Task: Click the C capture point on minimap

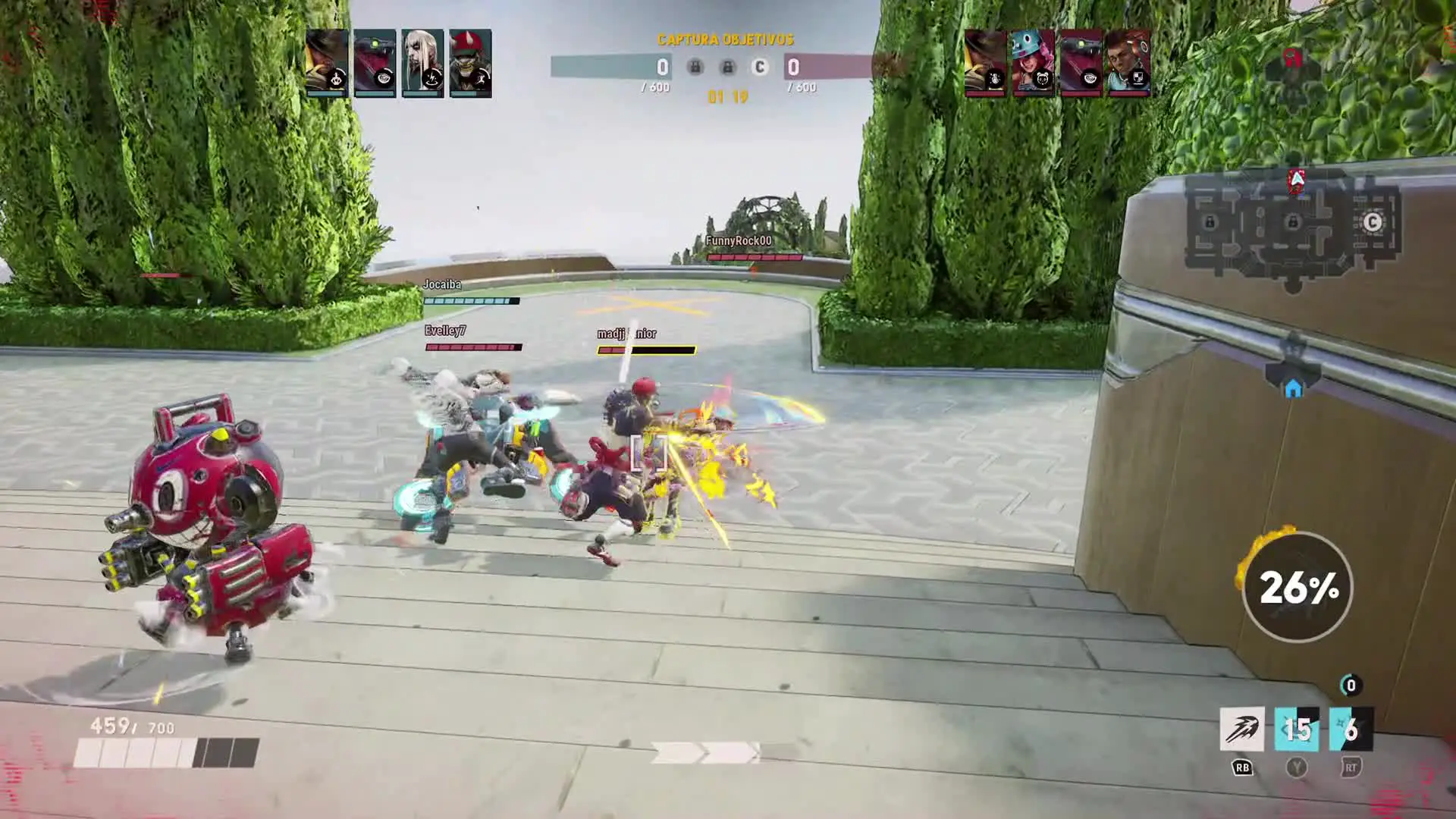Action: click(x=1372, y=222)
